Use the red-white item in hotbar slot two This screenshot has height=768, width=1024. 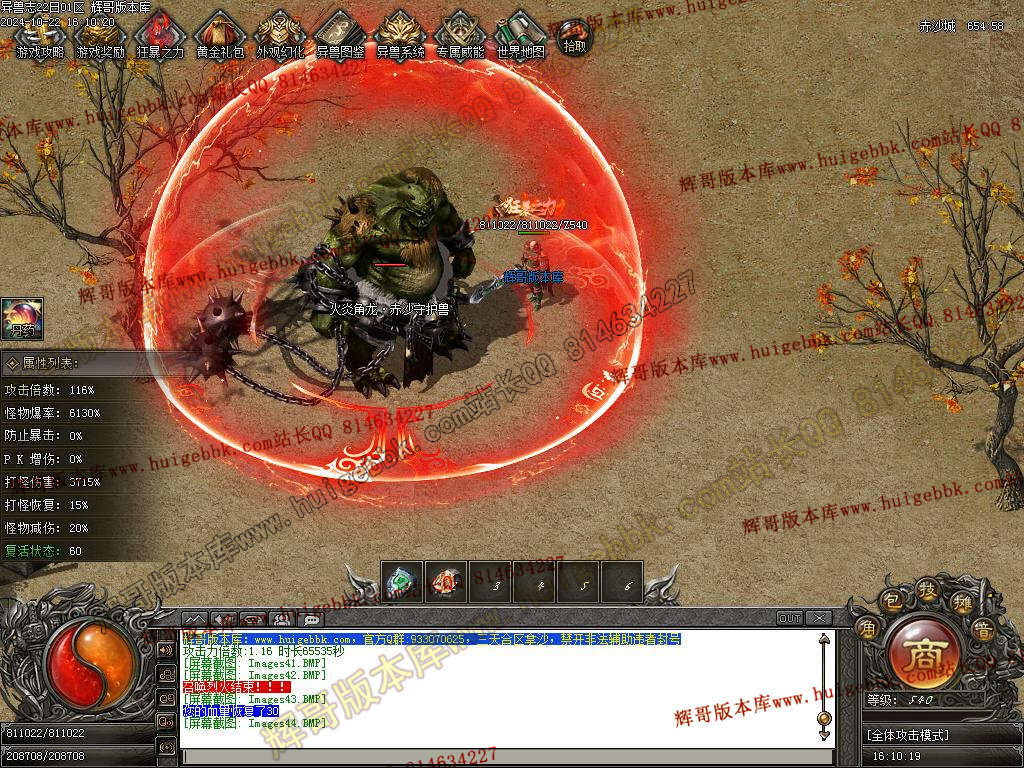(x=447, y=583)
